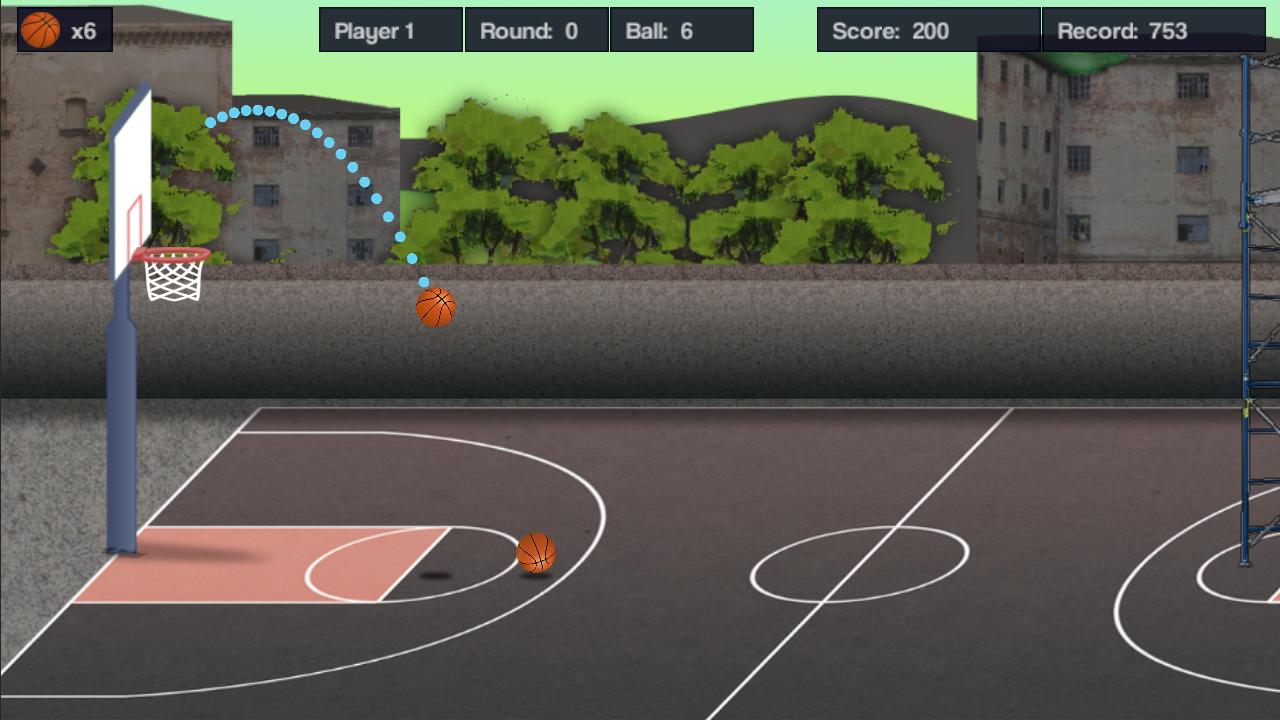The image size is (1280, 720).
Task: Click the Ball: 6 counter panel
Action: (x=683, y=29)
